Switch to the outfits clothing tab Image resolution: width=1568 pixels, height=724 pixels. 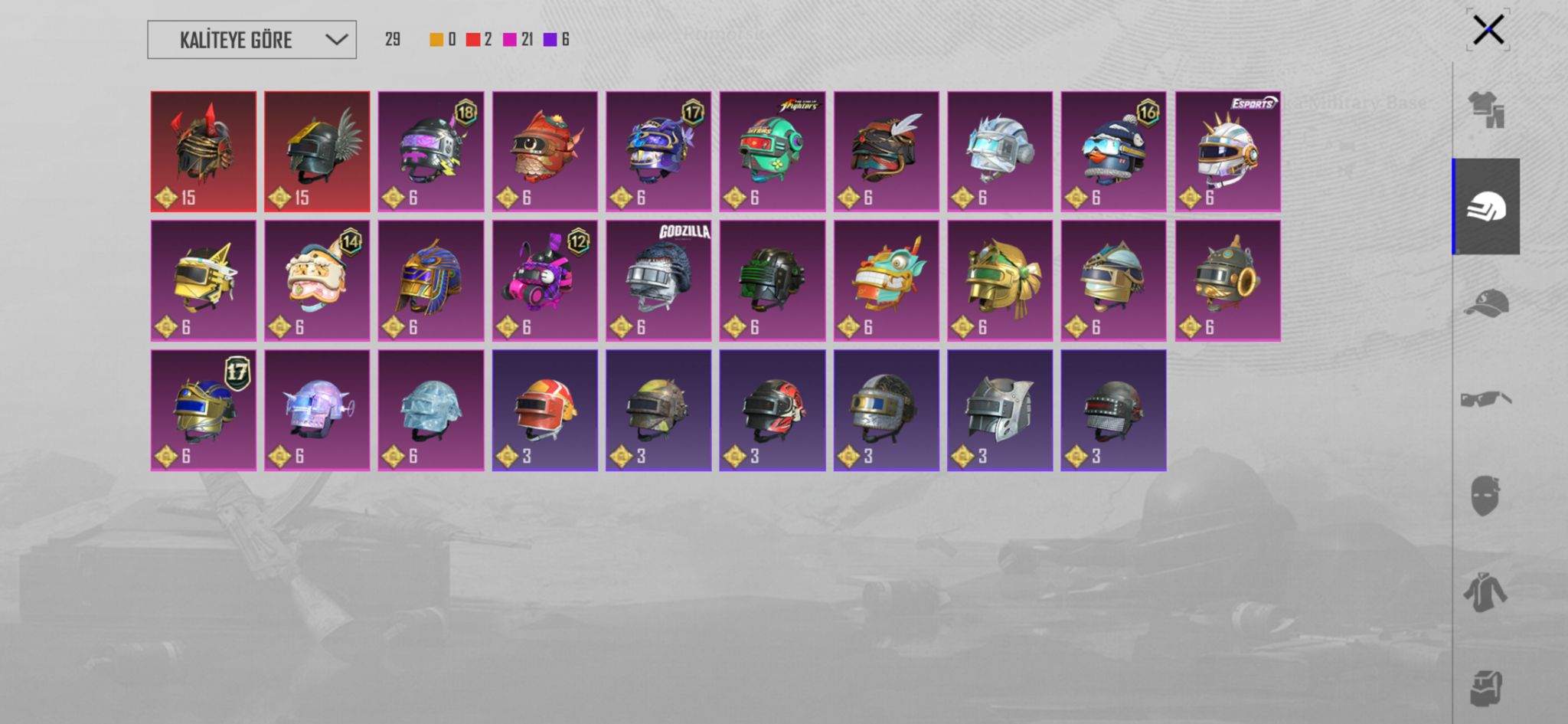click(1486, 110)
